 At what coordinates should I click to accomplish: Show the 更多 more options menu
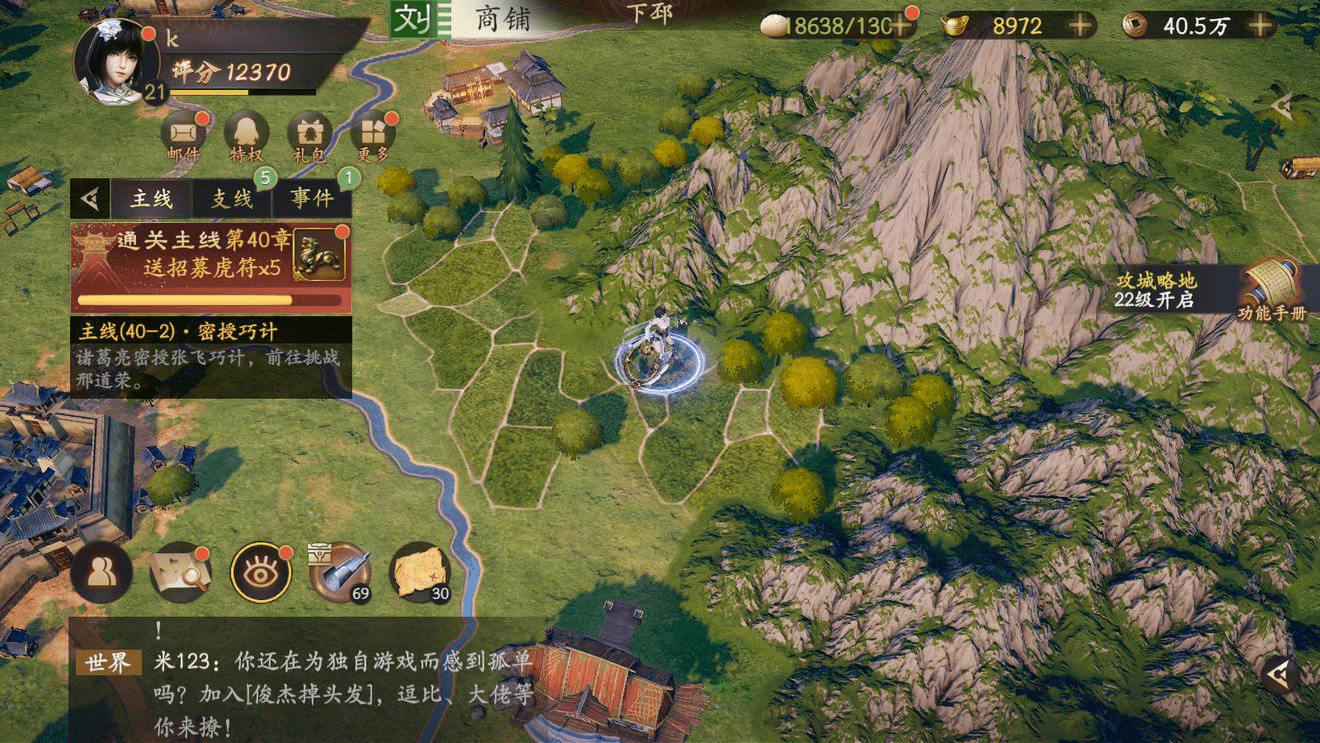[x=373, y=135]
